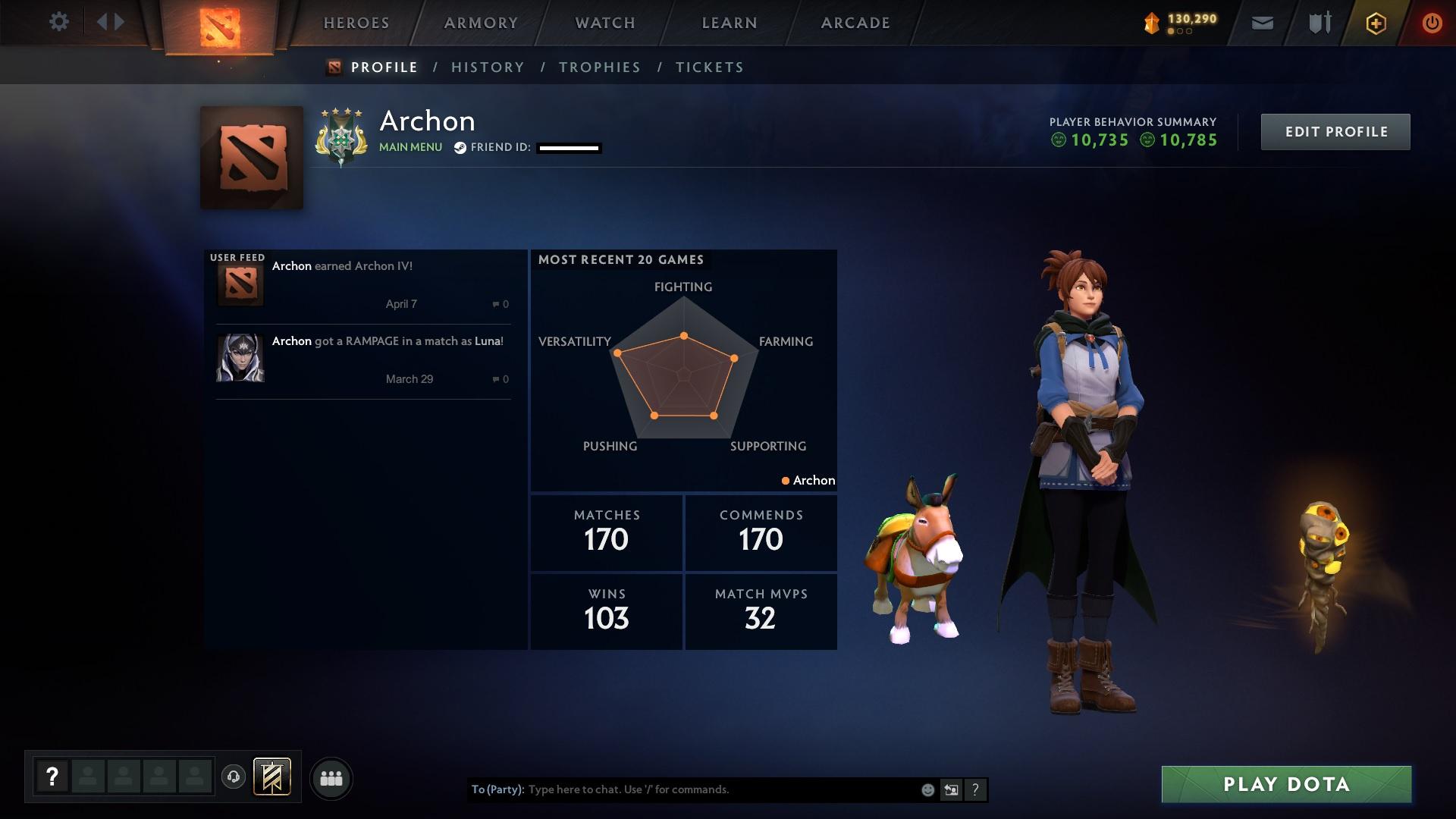1456x819 pixels.
Task: Switch to the HISTORY tab
Action: coord(488,67)
